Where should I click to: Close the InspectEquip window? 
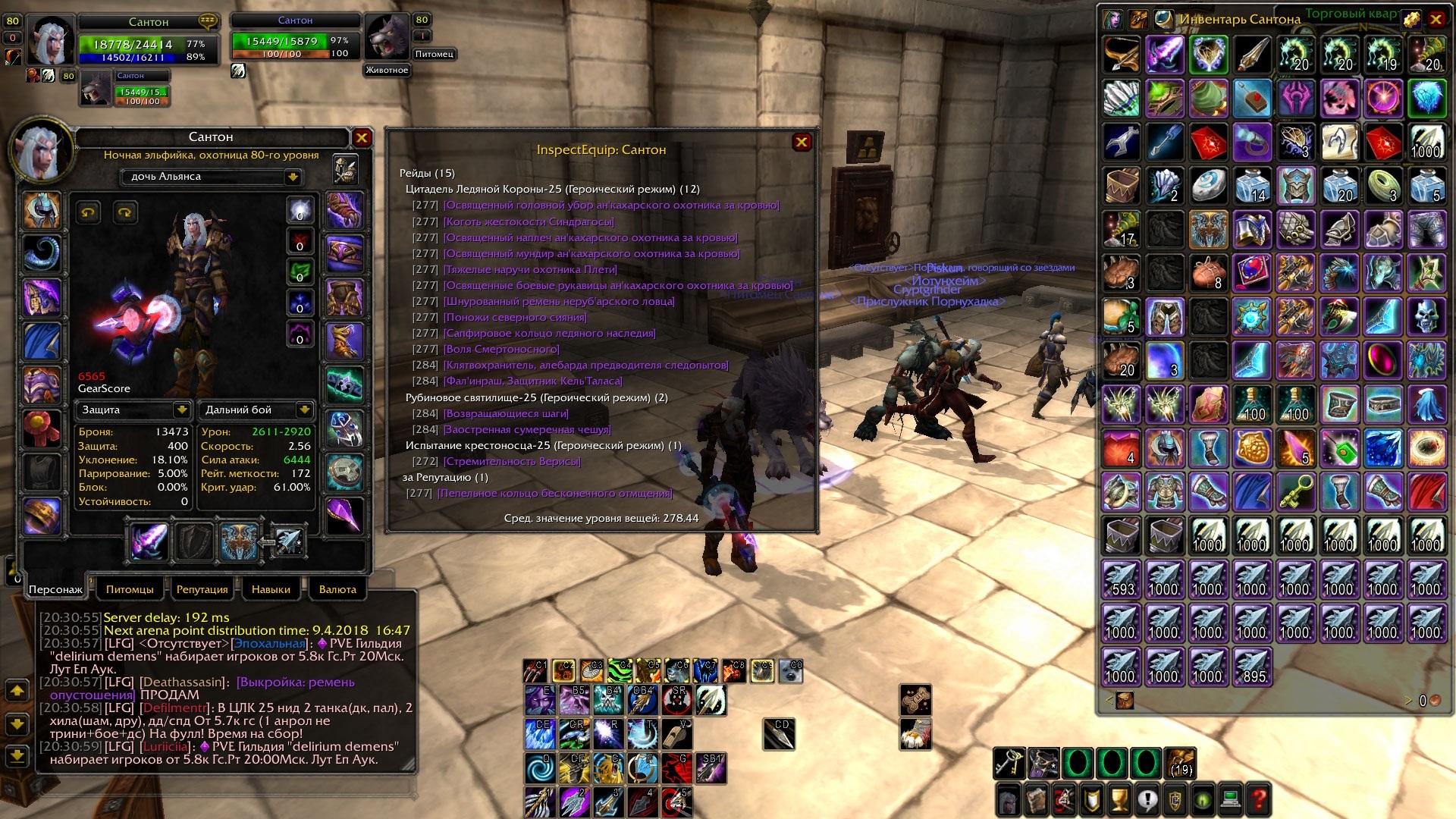tap(802, 142)
